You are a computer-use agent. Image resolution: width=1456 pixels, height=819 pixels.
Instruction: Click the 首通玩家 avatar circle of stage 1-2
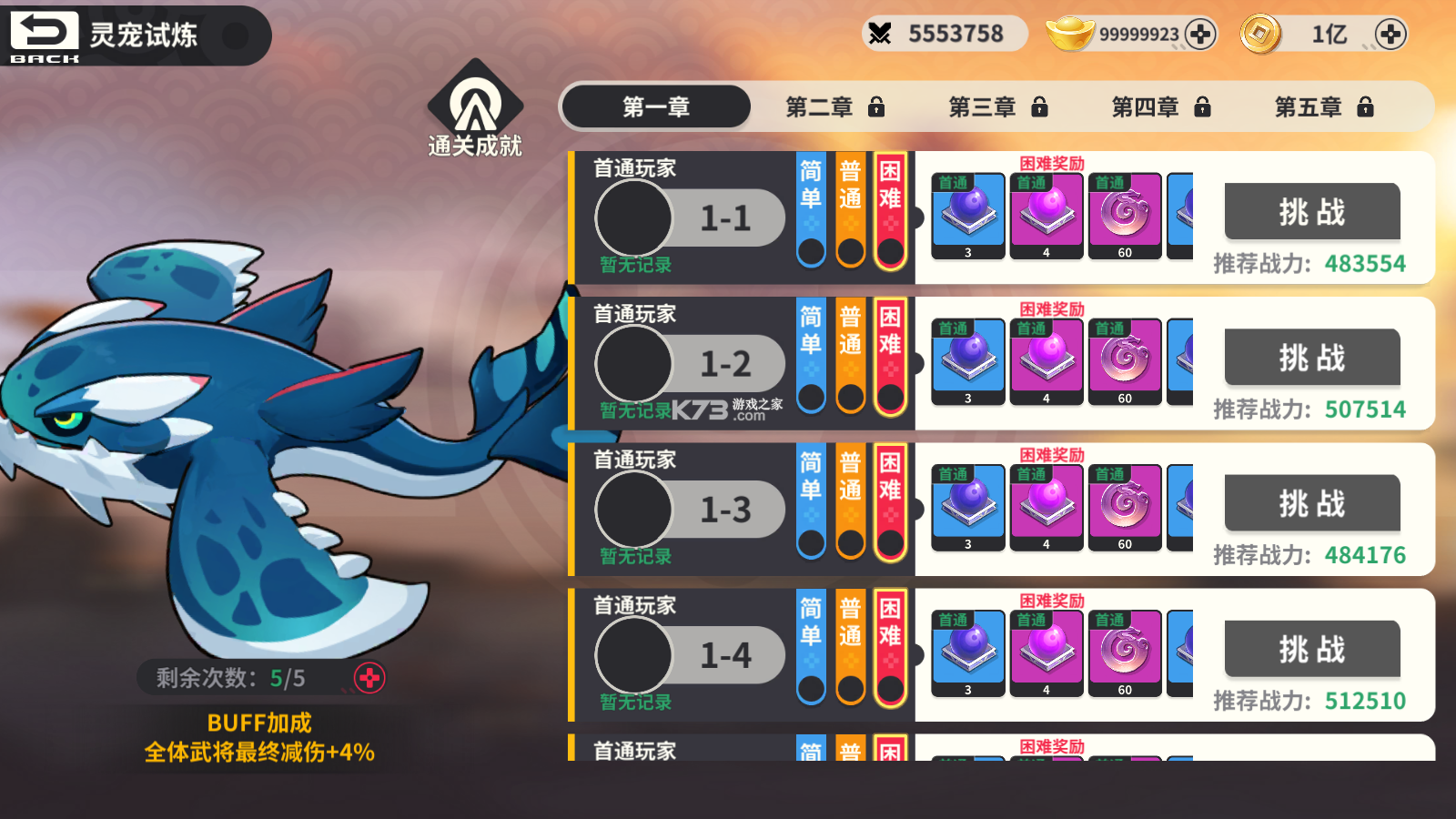coord(634,363)
